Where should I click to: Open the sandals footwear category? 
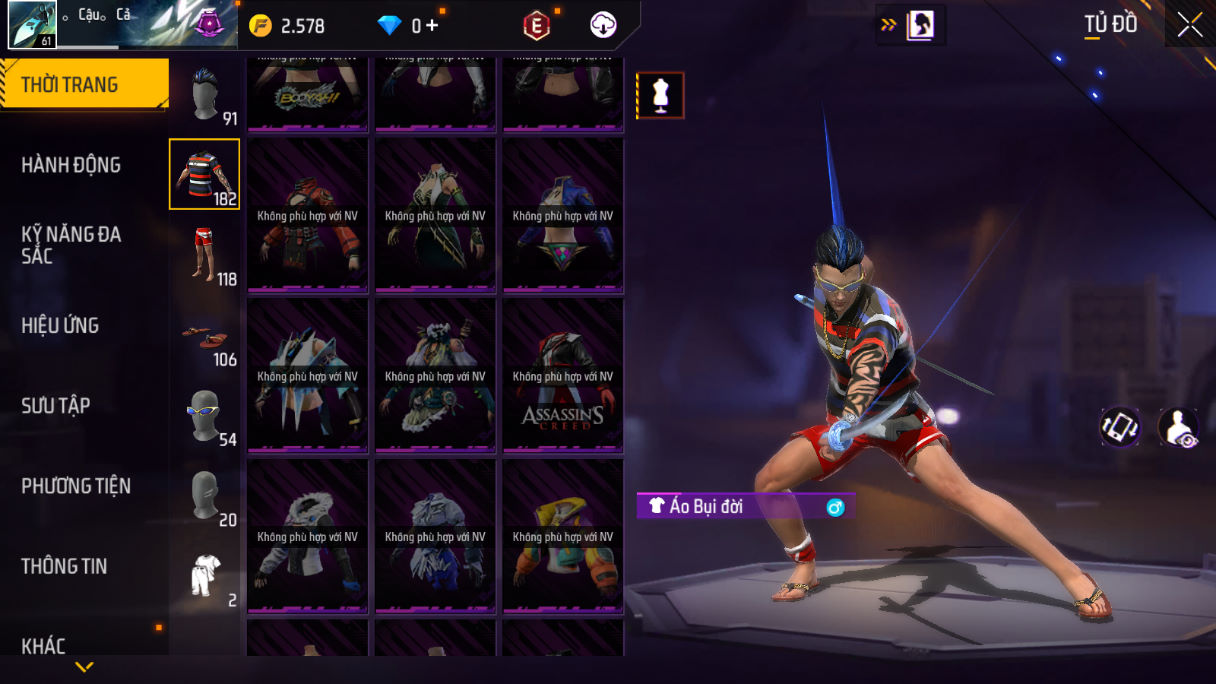[204, 336]
